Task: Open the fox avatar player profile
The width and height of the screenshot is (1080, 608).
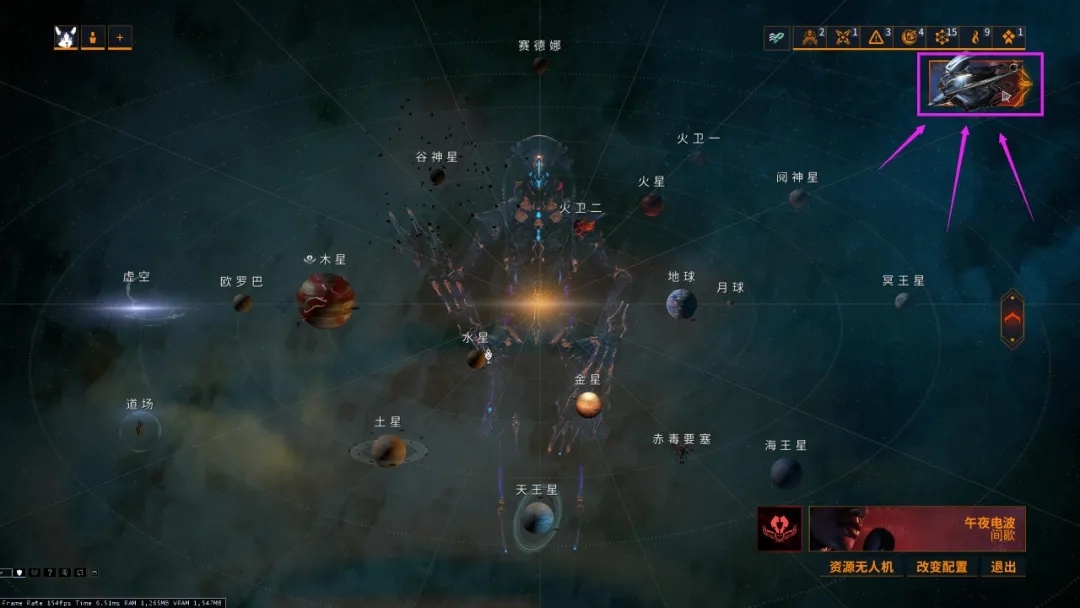Action: (x=68, y=38)
